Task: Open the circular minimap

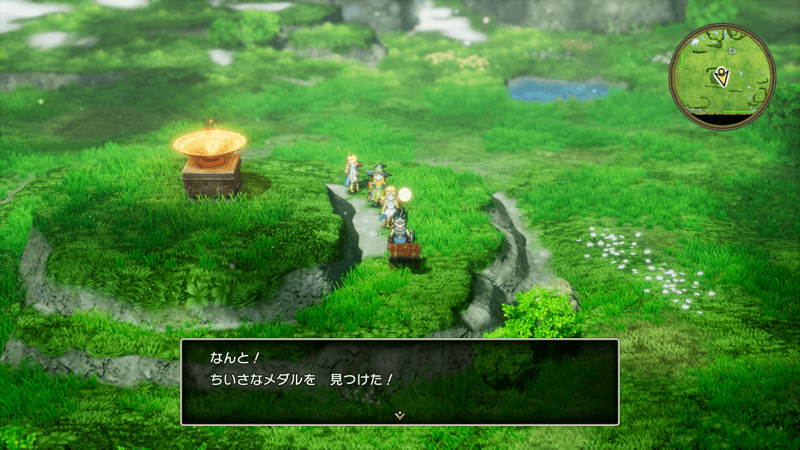Action: [722, 76]
